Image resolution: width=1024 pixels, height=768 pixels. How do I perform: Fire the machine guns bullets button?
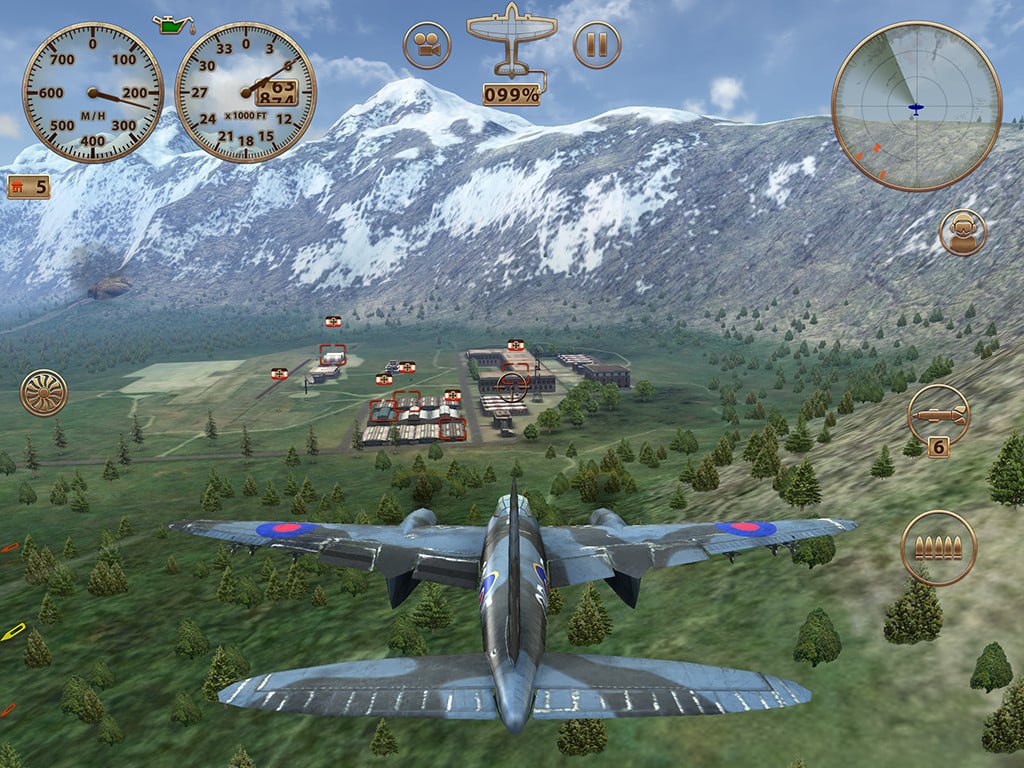point(938,547)
